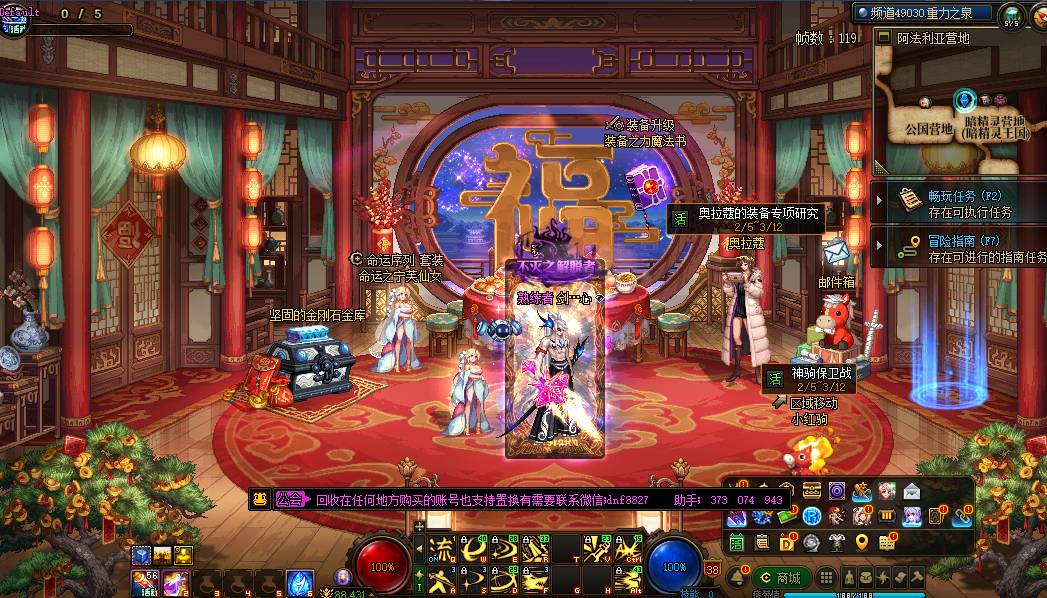The height and width of the screenshot is (598, 1047).
Task: Open the treasure chest menu icon
Action: tap(812, 490)
